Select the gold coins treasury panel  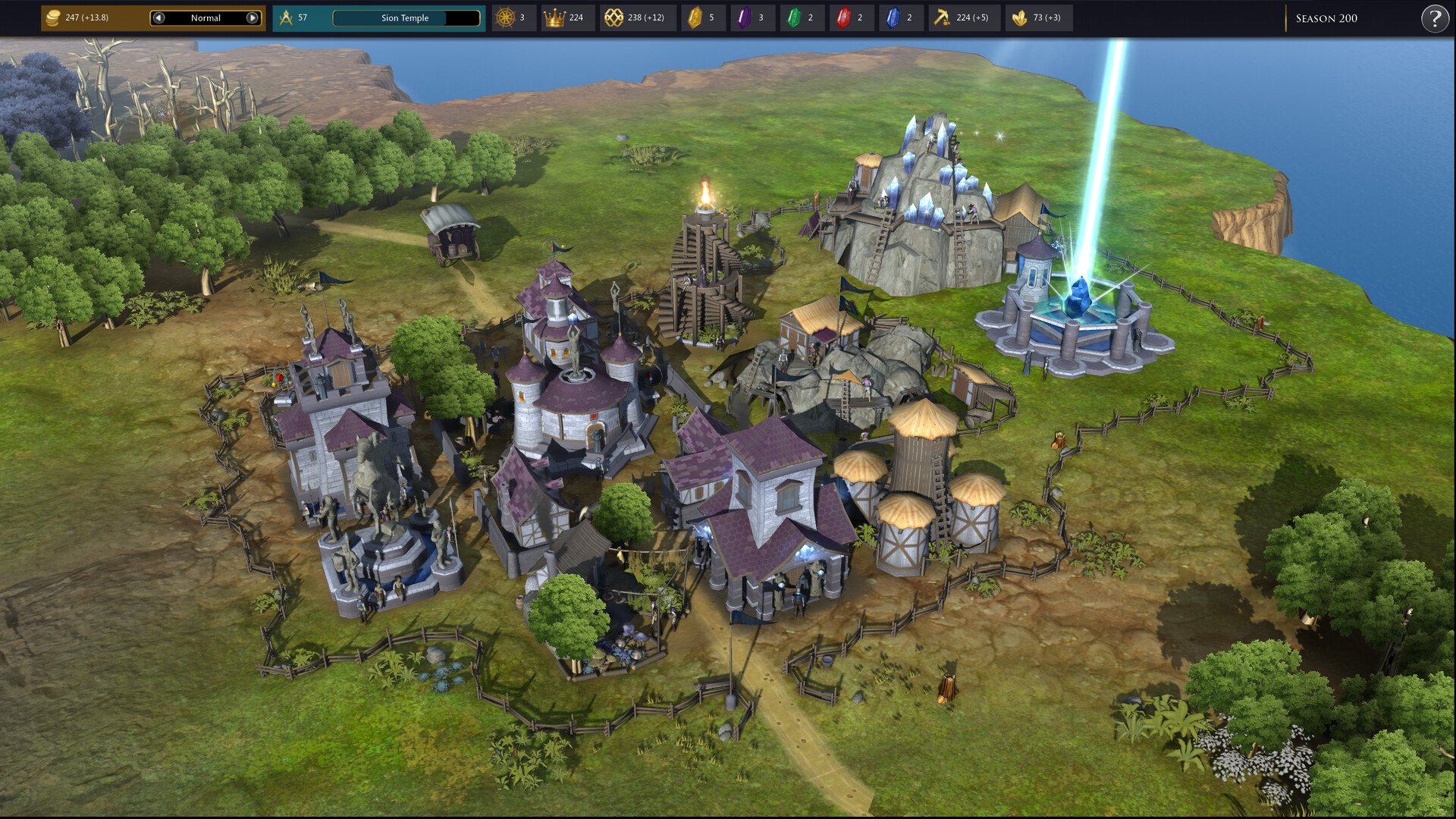(76, 17)
